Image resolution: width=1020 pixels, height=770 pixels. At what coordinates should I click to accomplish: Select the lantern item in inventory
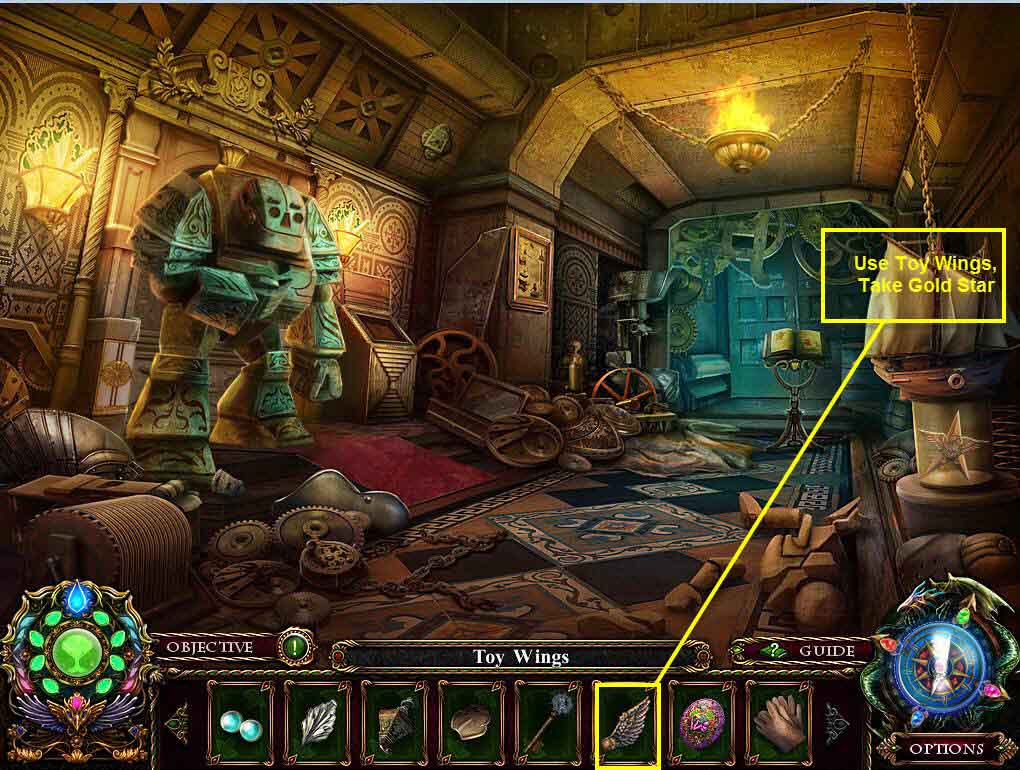[394, 720]
